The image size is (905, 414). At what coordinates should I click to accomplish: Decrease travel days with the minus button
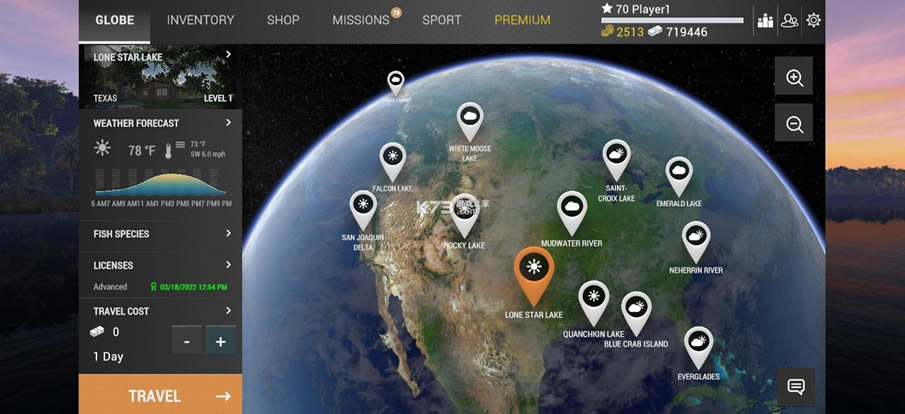tap(186, 341)
